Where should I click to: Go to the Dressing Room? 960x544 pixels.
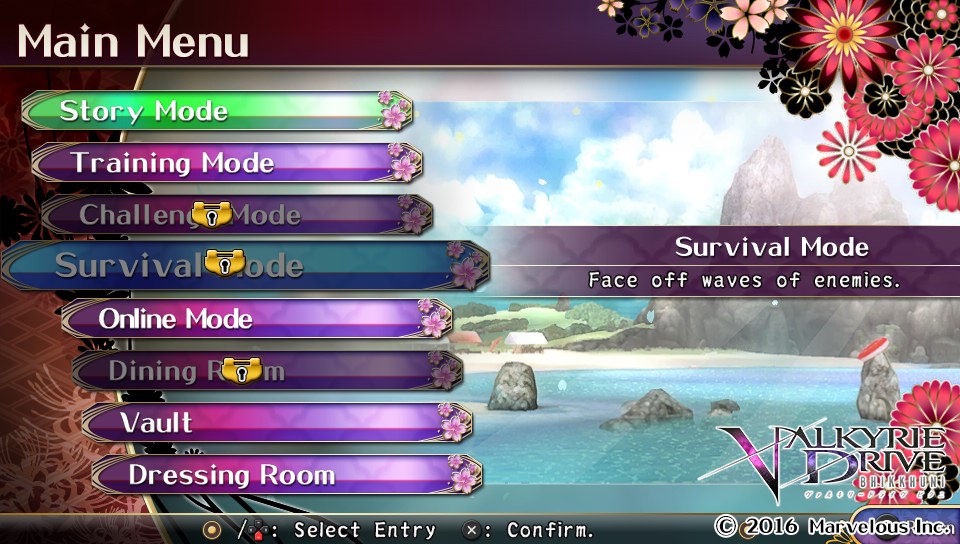coord(285,475)
